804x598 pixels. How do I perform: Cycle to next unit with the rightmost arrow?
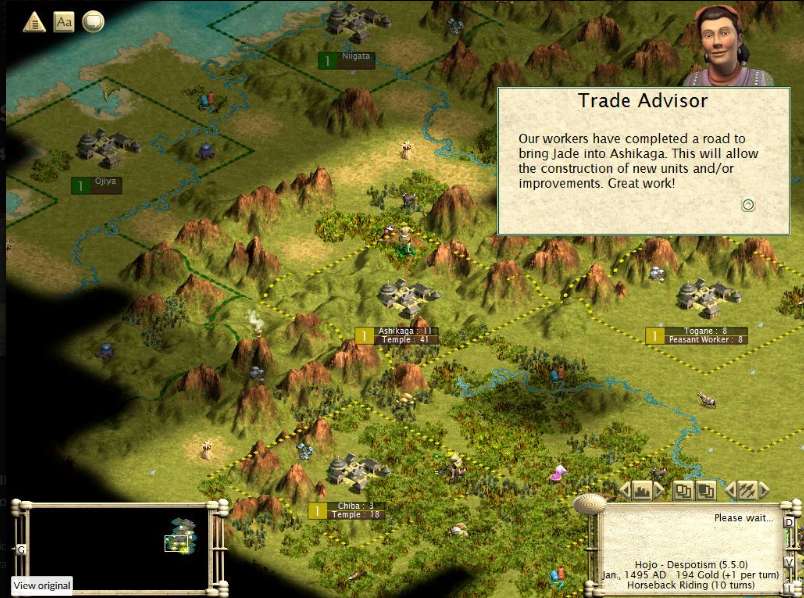coord(765,490)
